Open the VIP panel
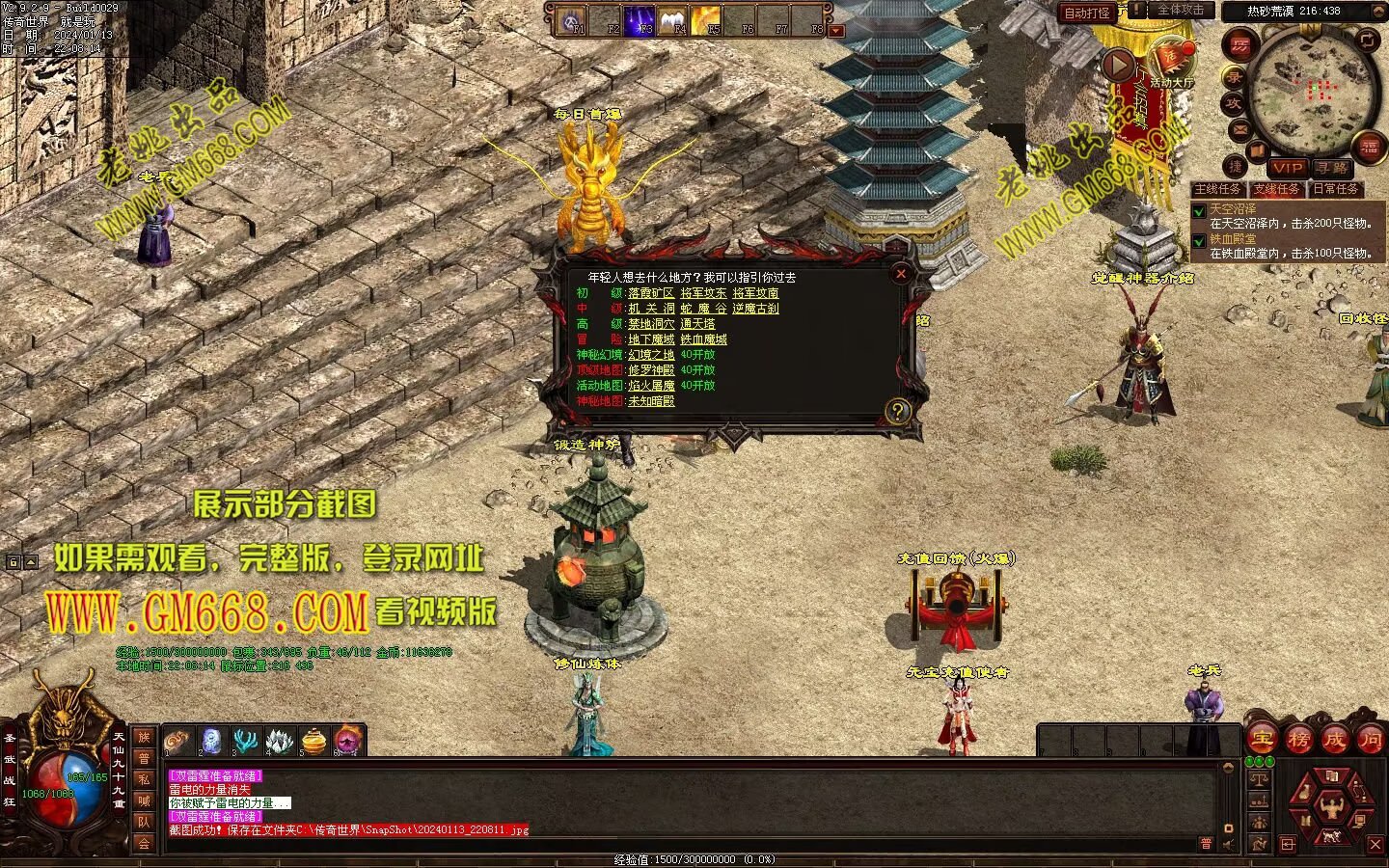 click(1287, 168)
